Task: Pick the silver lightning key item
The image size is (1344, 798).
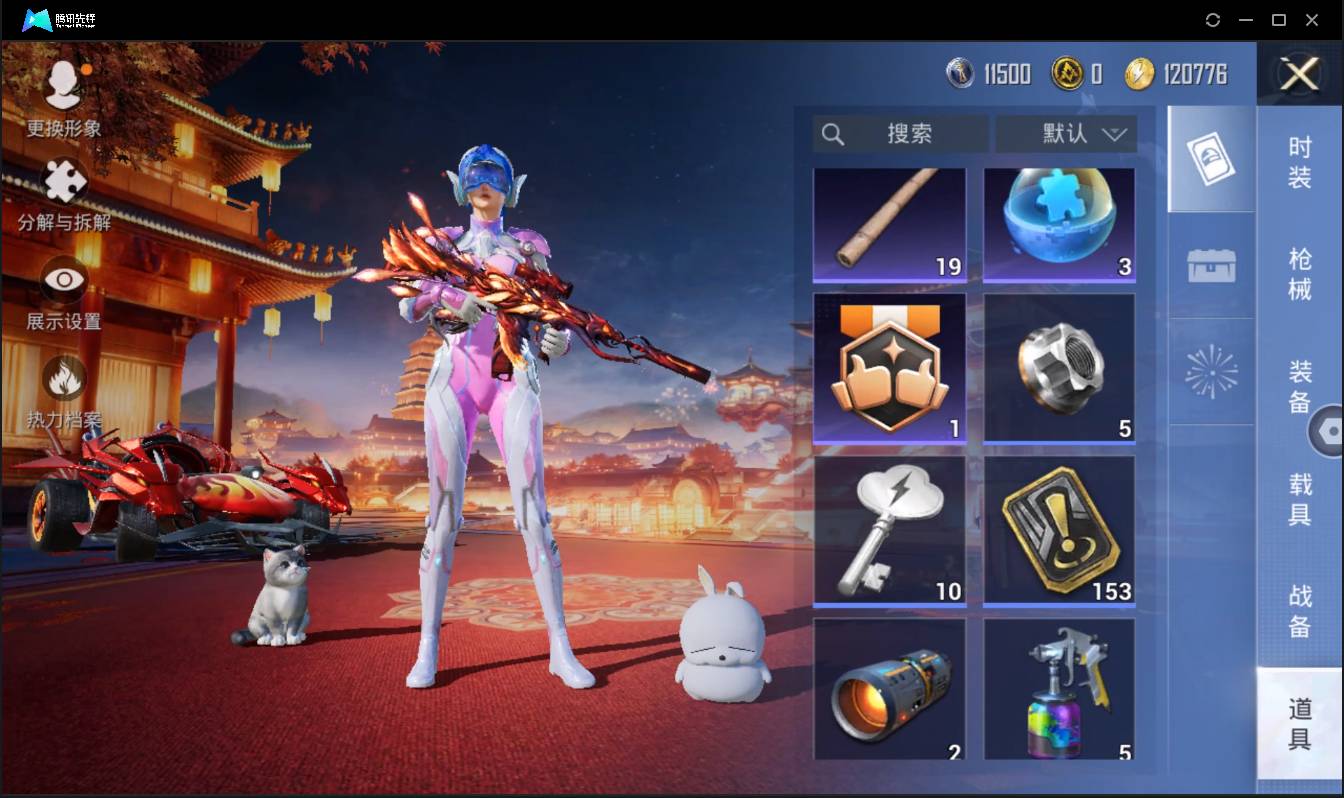Action: coord(890,531)
